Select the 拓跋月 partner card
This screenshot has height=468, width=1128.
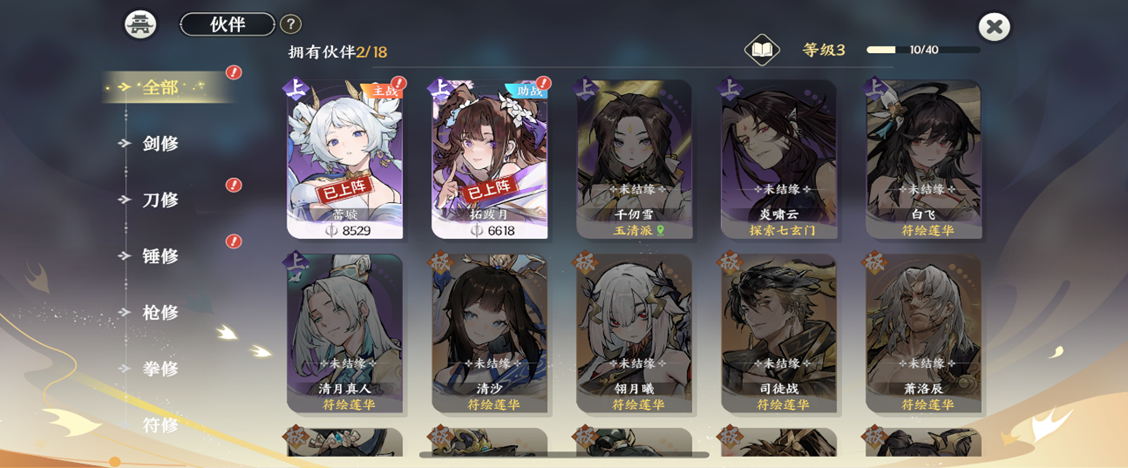489,158
